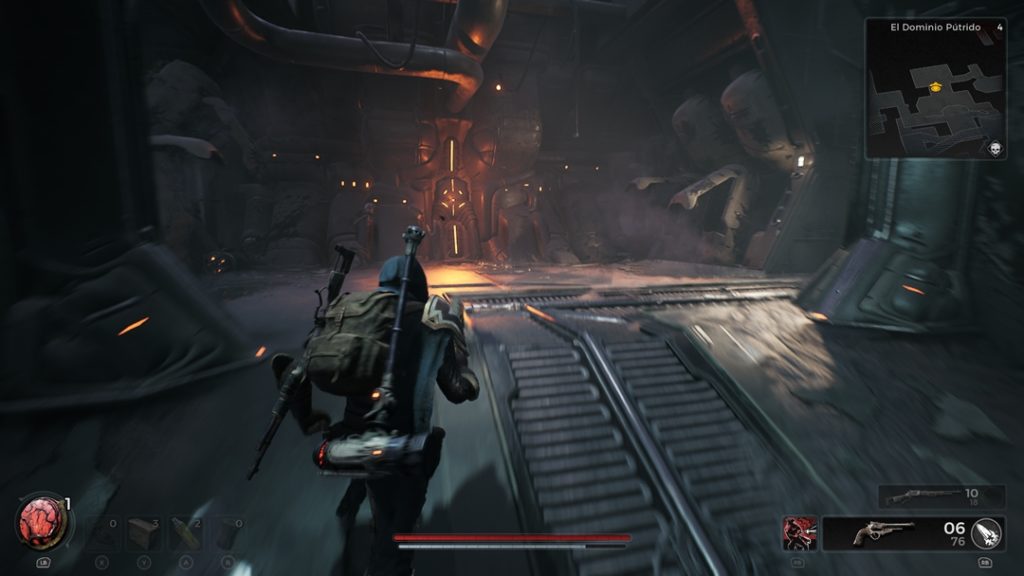Image resolution: width=1024 pixels, height=576 pixels.
Task: Use the red relic heart item
Action: pyautogui.click(x=42, y=523)
